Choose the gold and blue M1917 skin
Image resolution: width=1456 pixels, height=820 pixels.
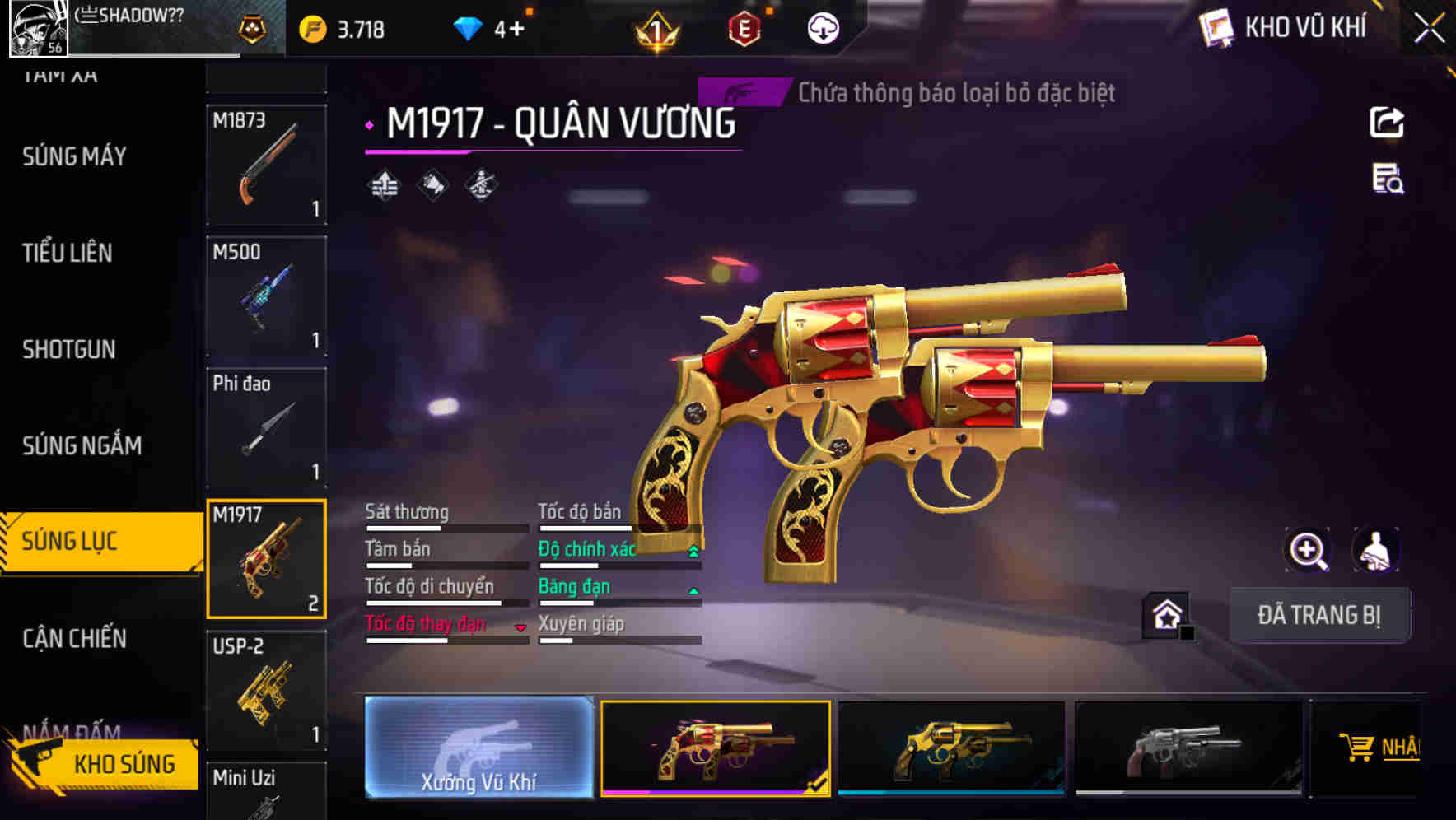[x=951, y=748]
